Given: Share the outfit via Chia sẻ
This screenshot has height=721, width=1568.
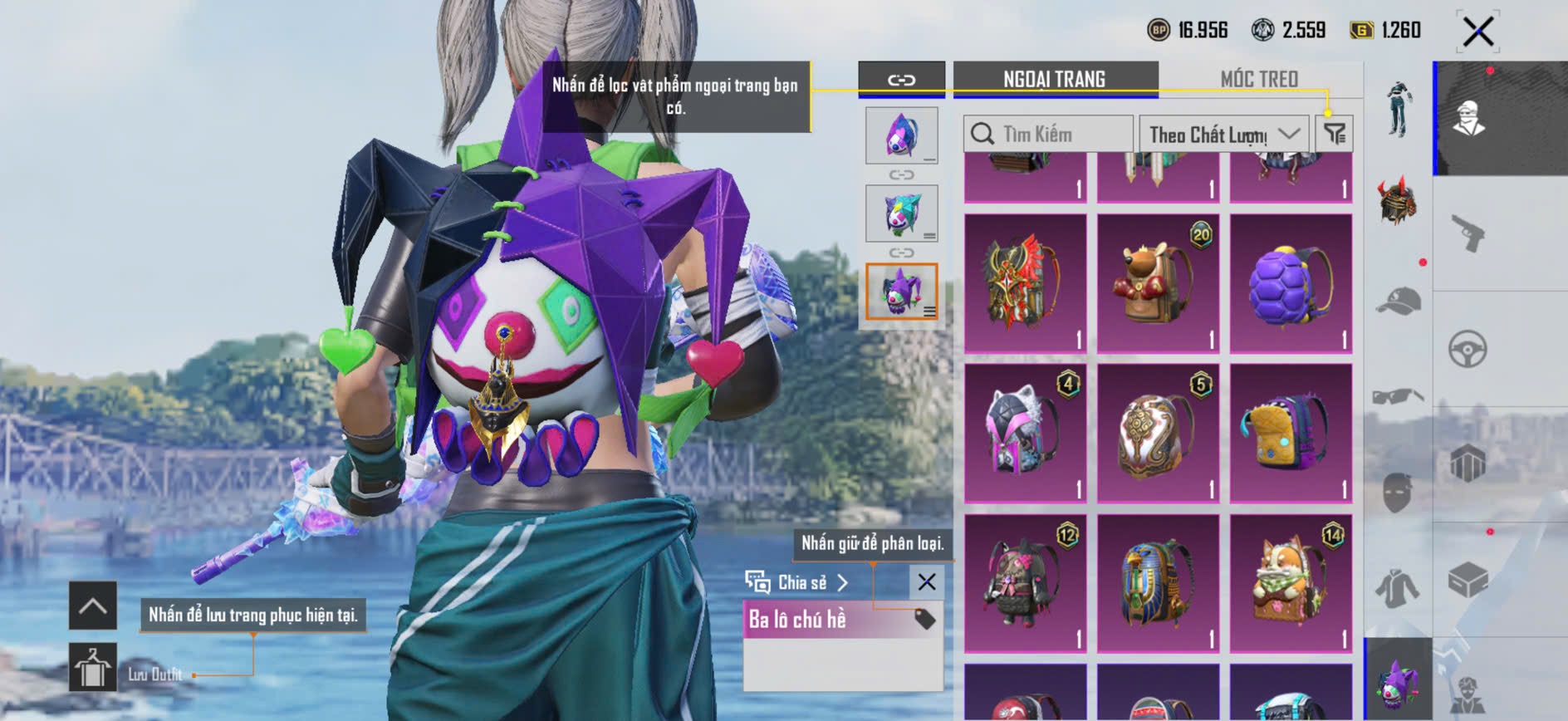Looking at the screenshot, I should click(796, 582).
